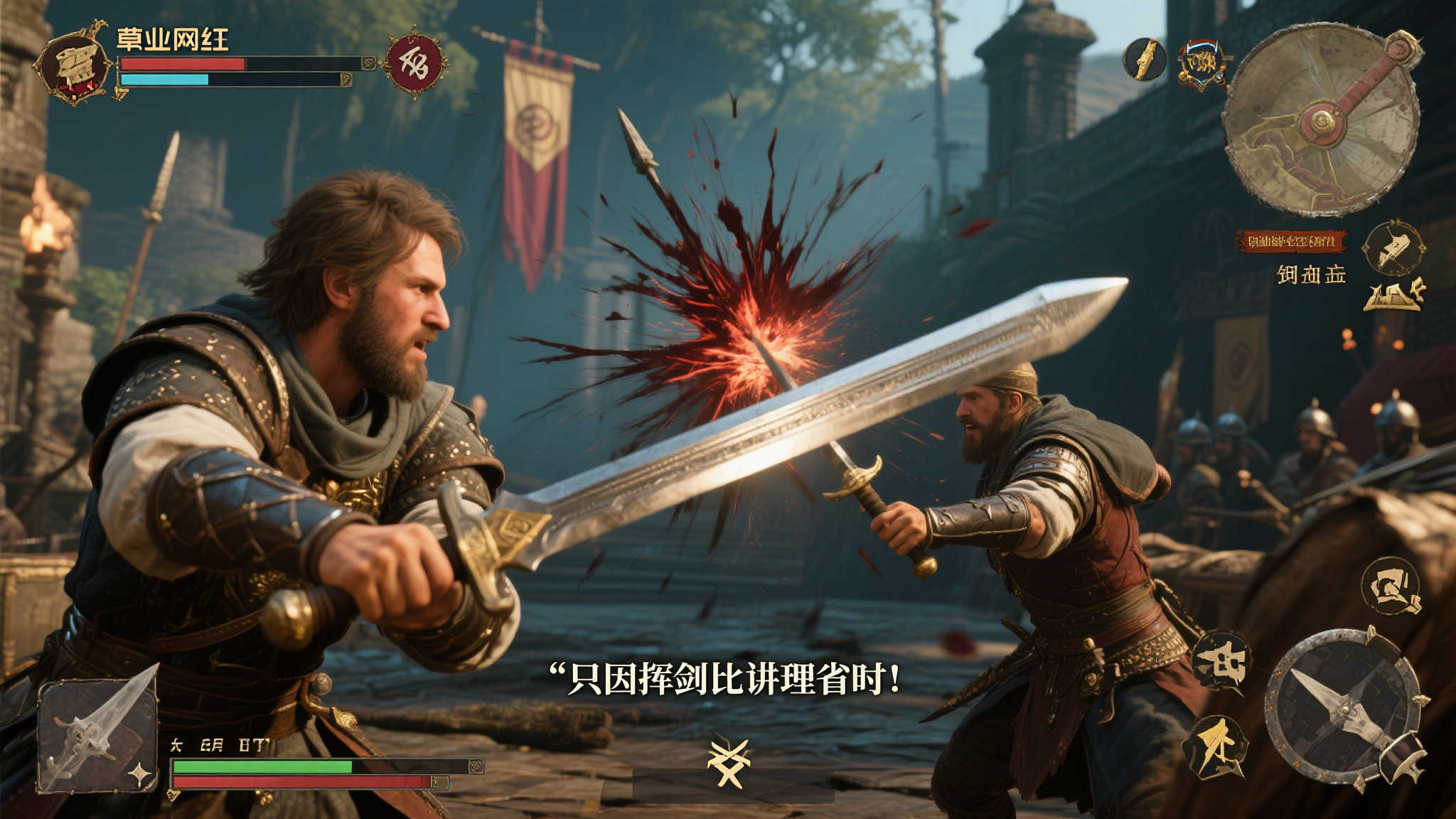Select the golden scabbard icon near the minimap
Viewport: 1456px width, 819px height.
[1144, 59]
